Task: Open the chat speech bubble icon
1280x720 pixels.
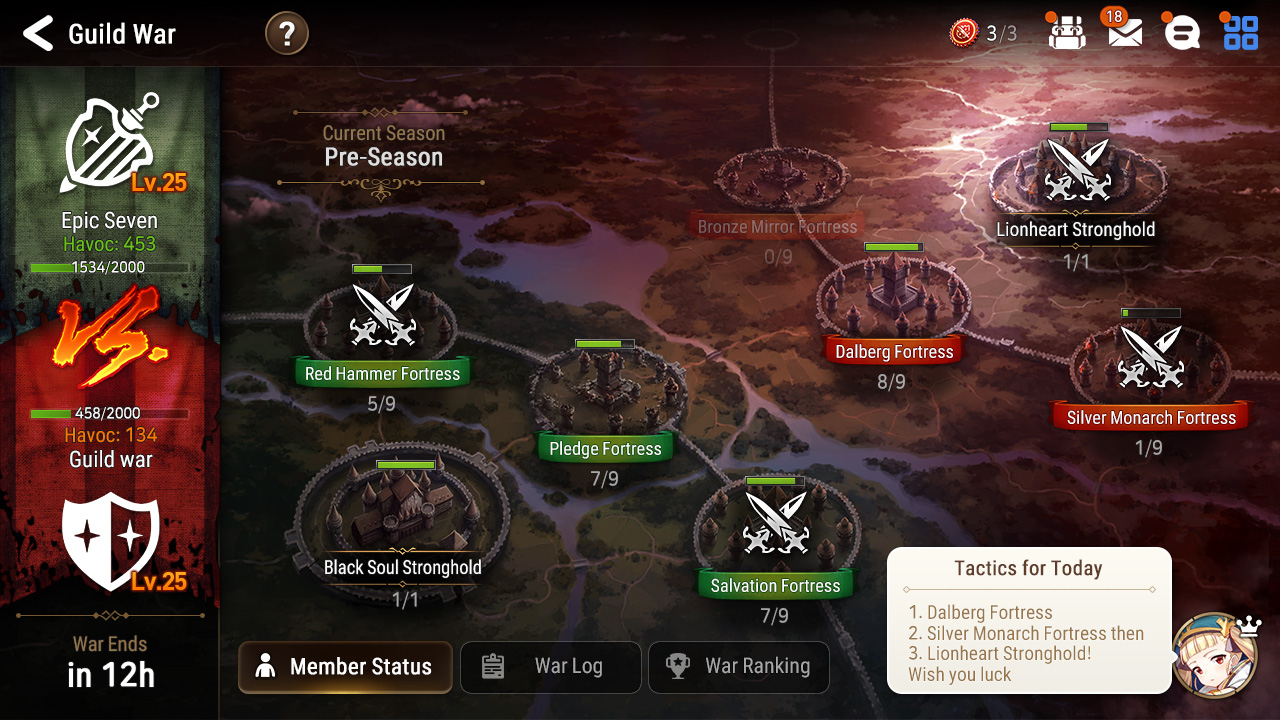Action: pyautogui.click(x=1182, y=33)
